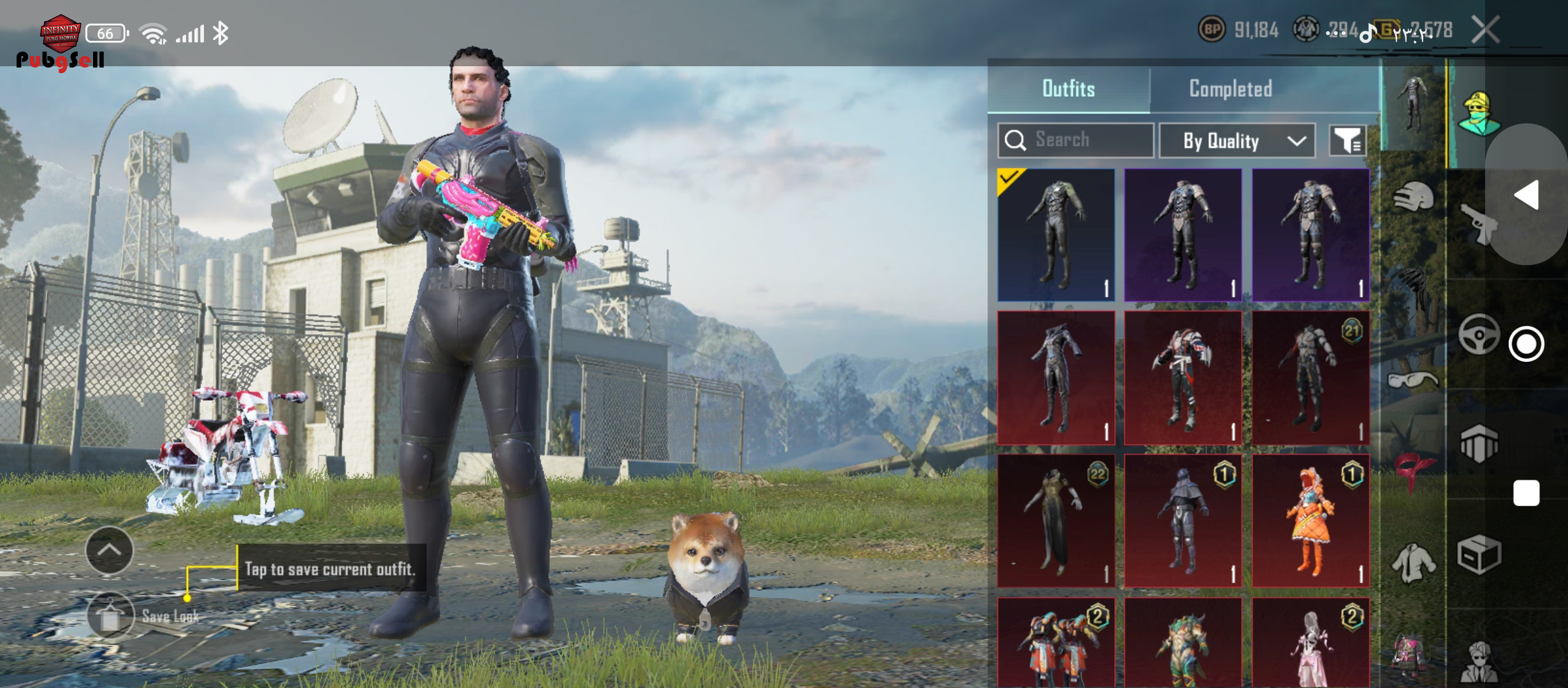Pick the black gown outfit with badge 22
This screenshot has height=688, width=1568.
click(1056, 520)
